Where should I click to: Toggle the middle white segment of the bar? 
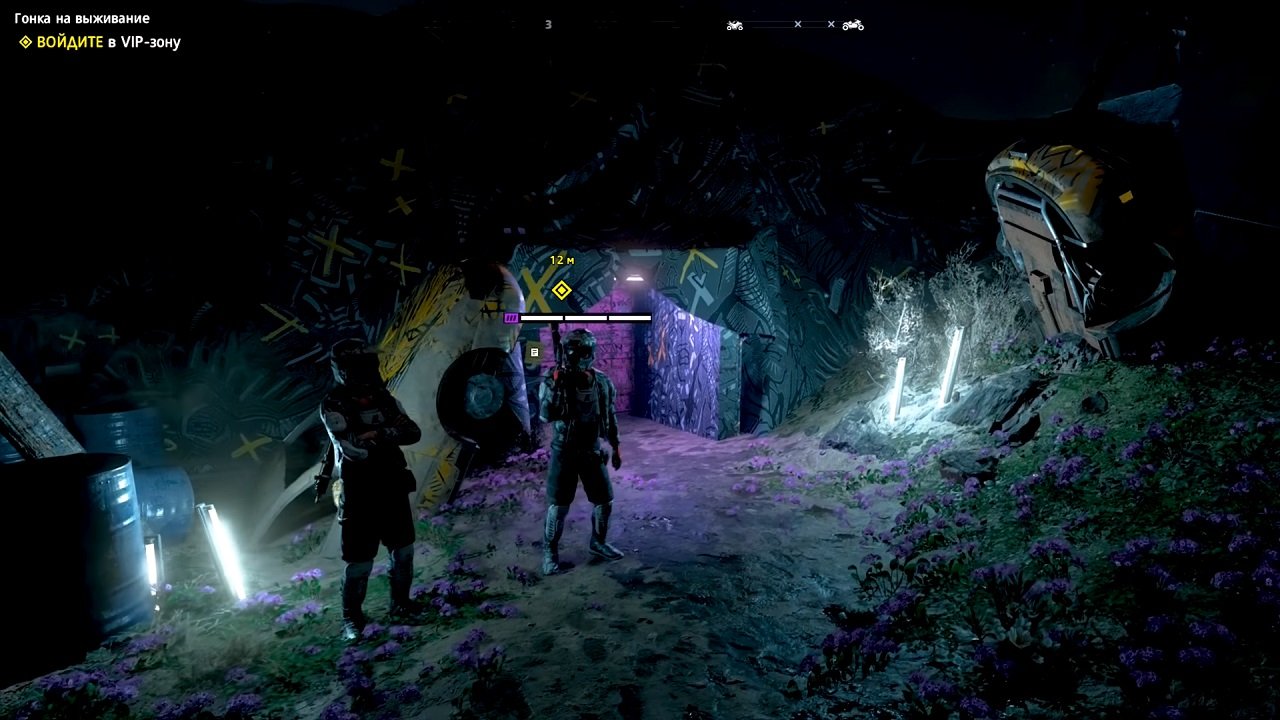(x=586, y=318)
